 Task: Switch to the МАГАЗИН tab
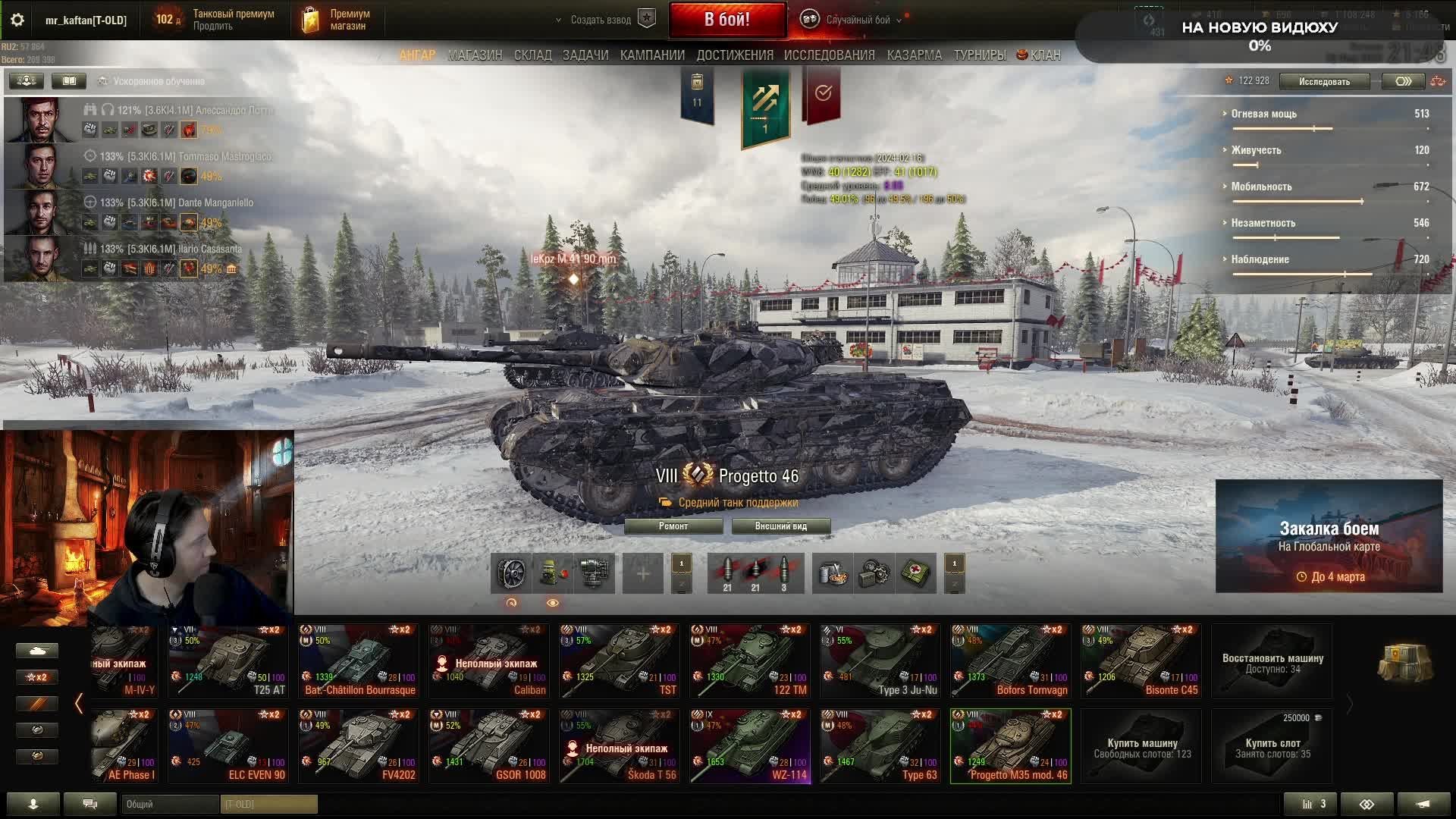(475, 55)
